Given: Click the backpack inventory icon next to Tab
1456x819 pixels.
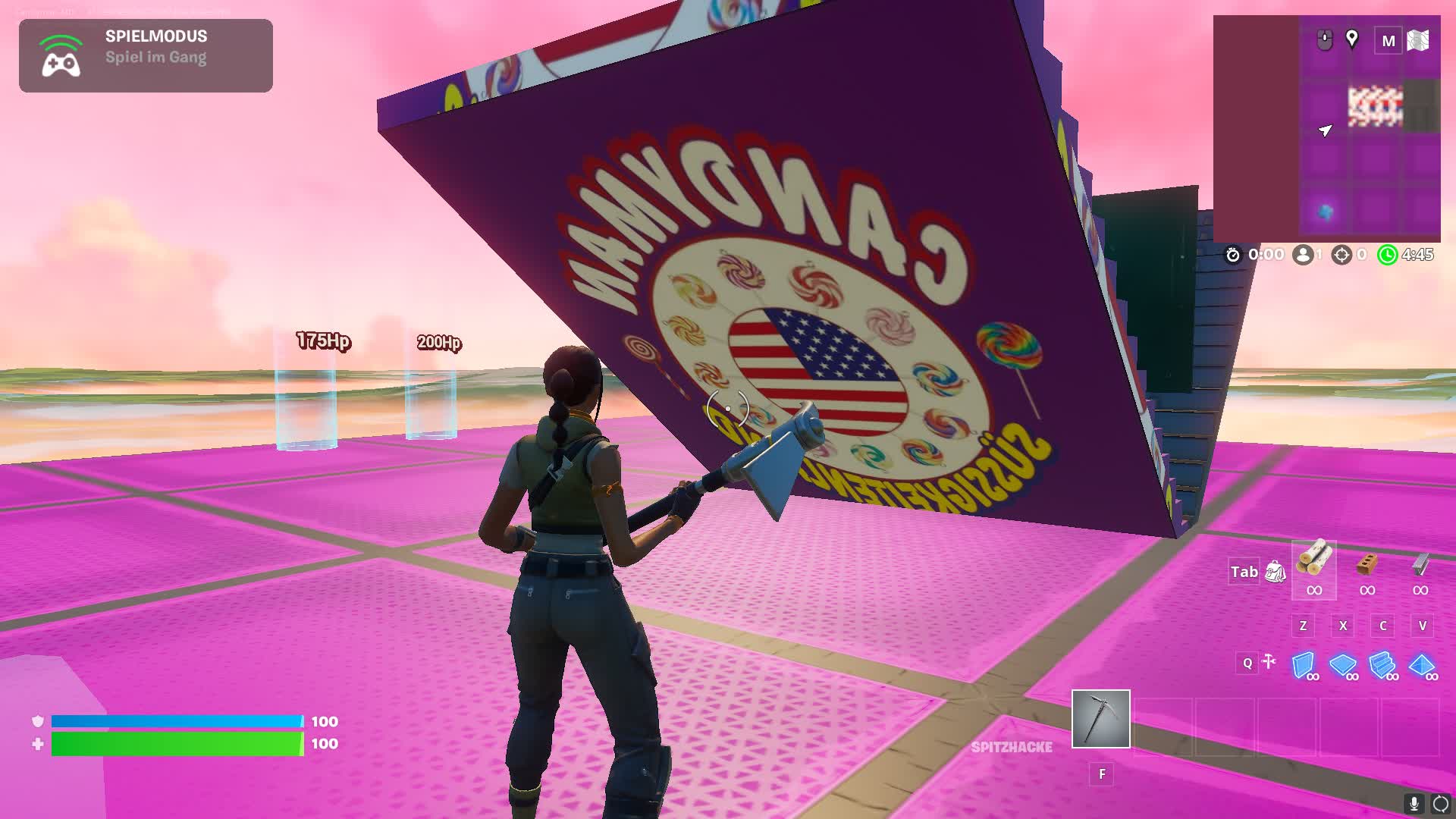Looking at the screenshot, I should click(1276, 573).
